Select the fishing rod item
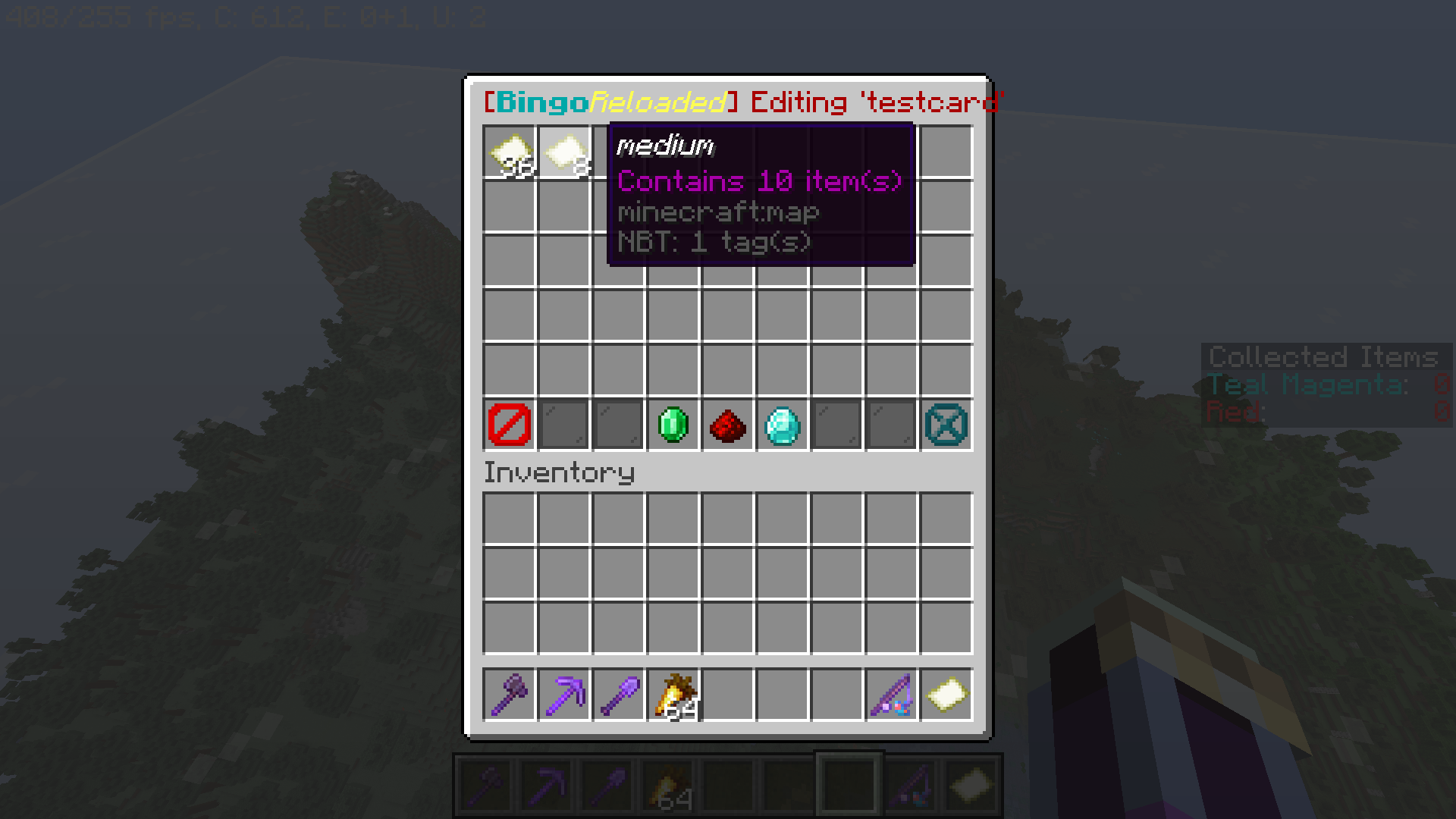Viewport: 1456px width, 819px height. point(891,695)
